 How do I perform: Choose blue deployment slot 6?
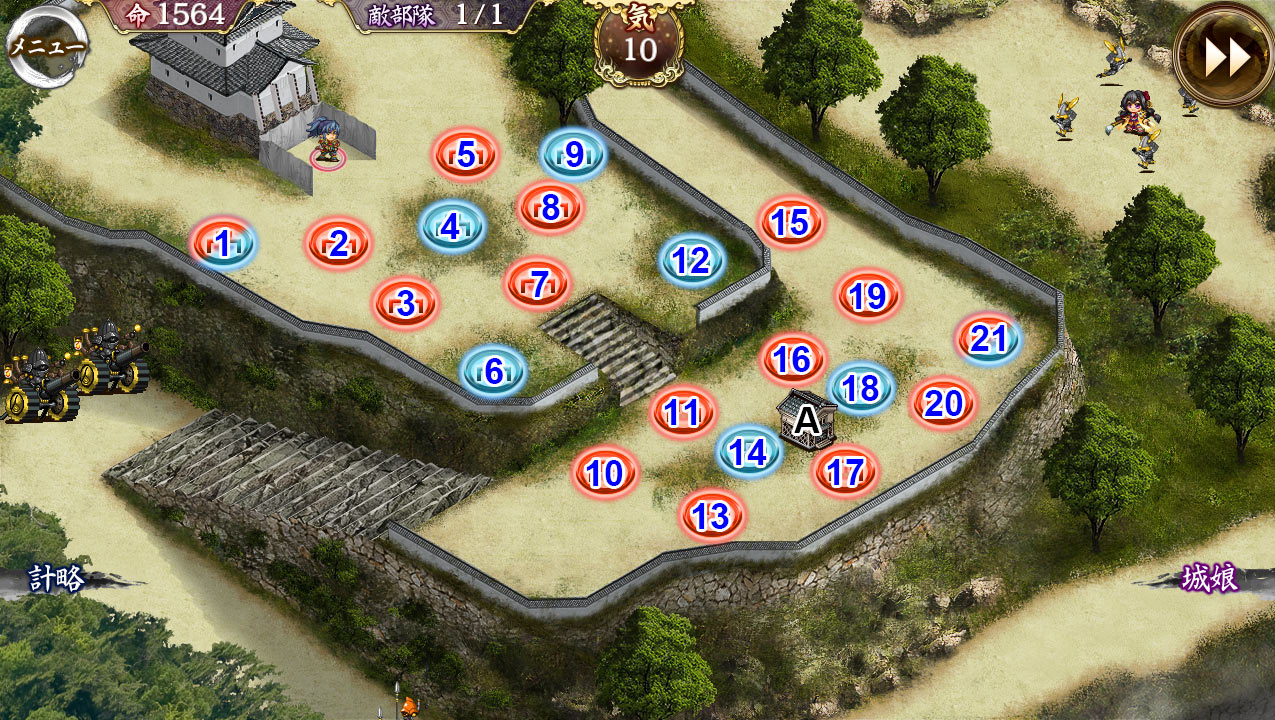(x=493, y=371)
